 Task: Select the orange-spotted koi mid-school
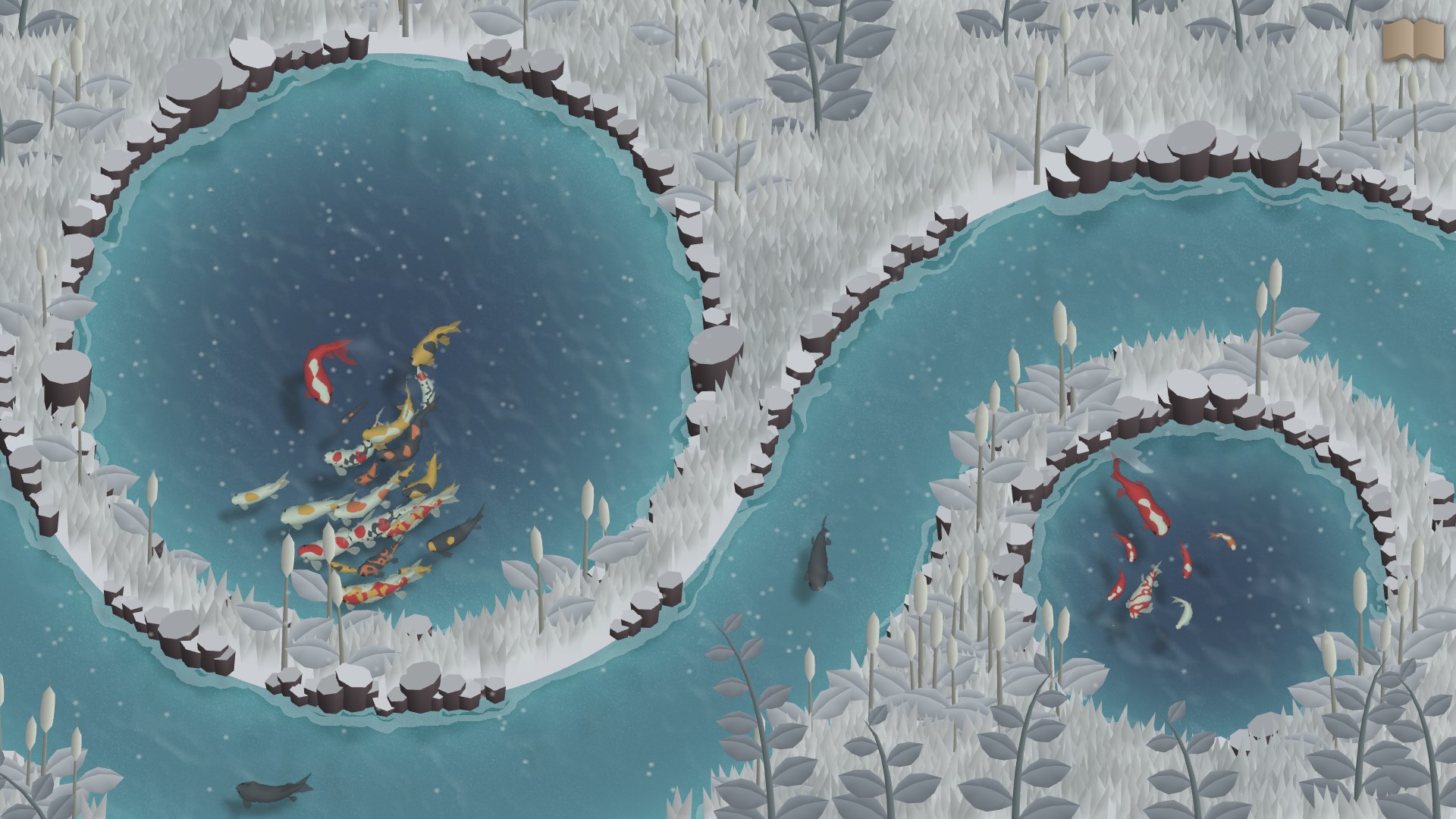click(356, 507)
